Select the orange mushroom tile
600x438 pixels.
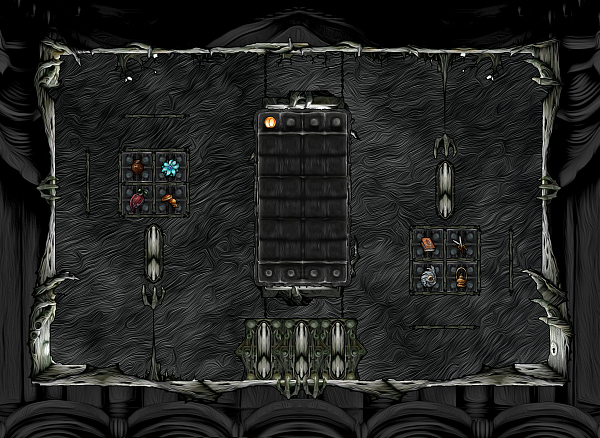(x=170, y=199)
